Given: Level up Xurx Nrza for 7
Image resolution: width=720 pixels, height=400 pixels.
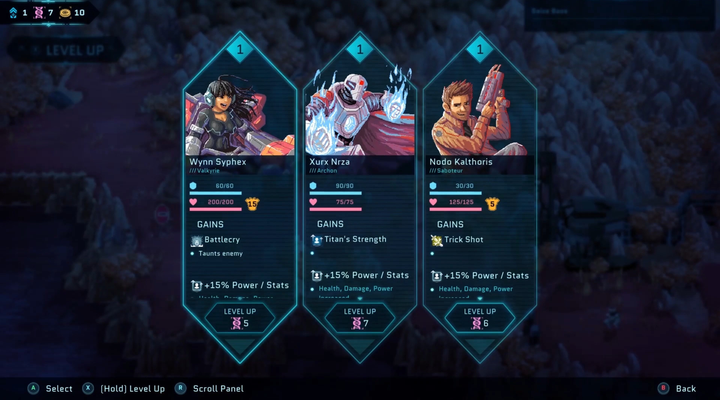Looking at the screenshot, I should point(360,317).
